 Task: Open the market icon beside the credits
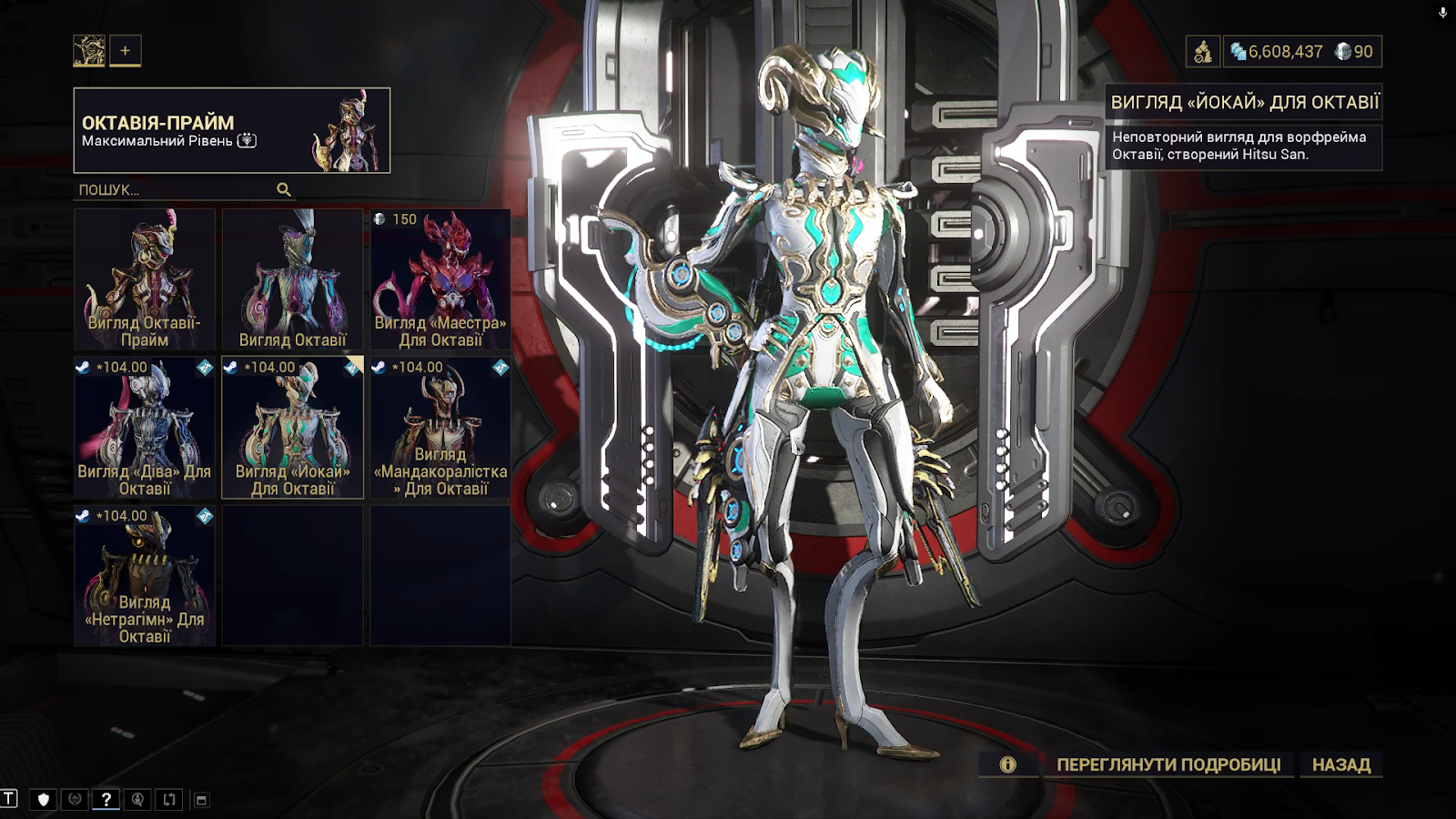(1203, 52)
